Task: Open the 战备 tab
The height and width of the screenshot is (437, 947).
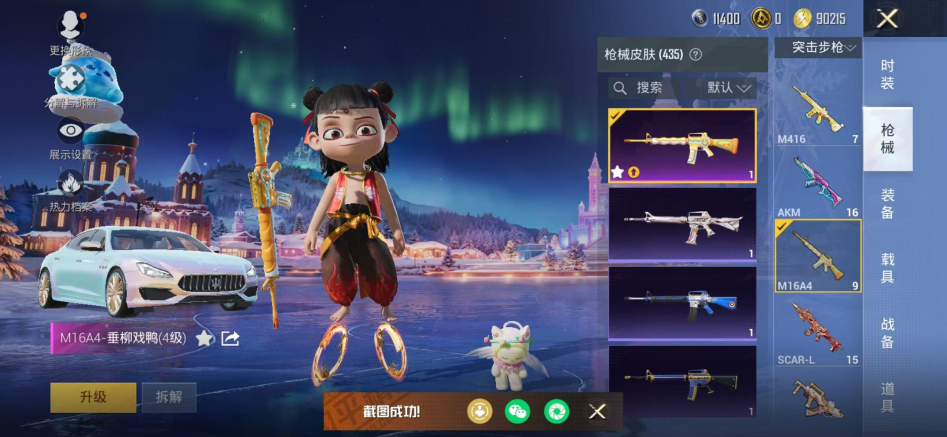Action: (887, 333)
